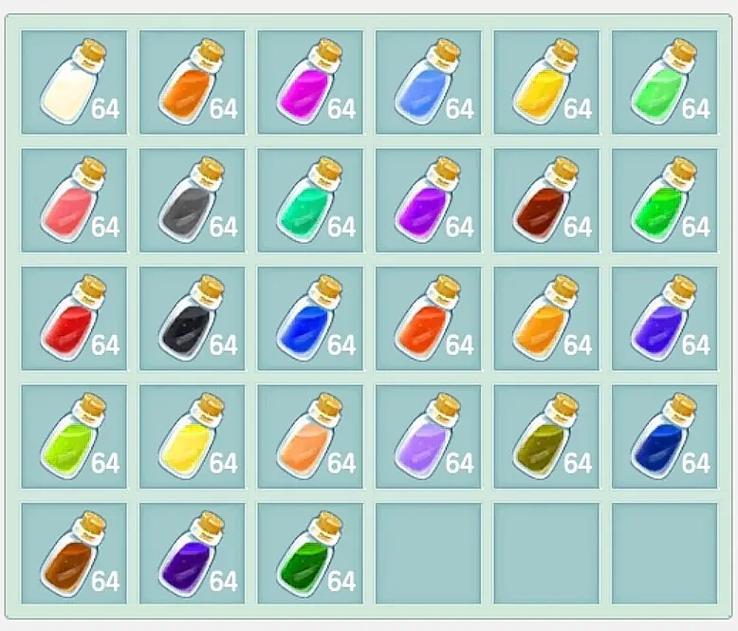Select the lime dye bottle

pos(74,436)
